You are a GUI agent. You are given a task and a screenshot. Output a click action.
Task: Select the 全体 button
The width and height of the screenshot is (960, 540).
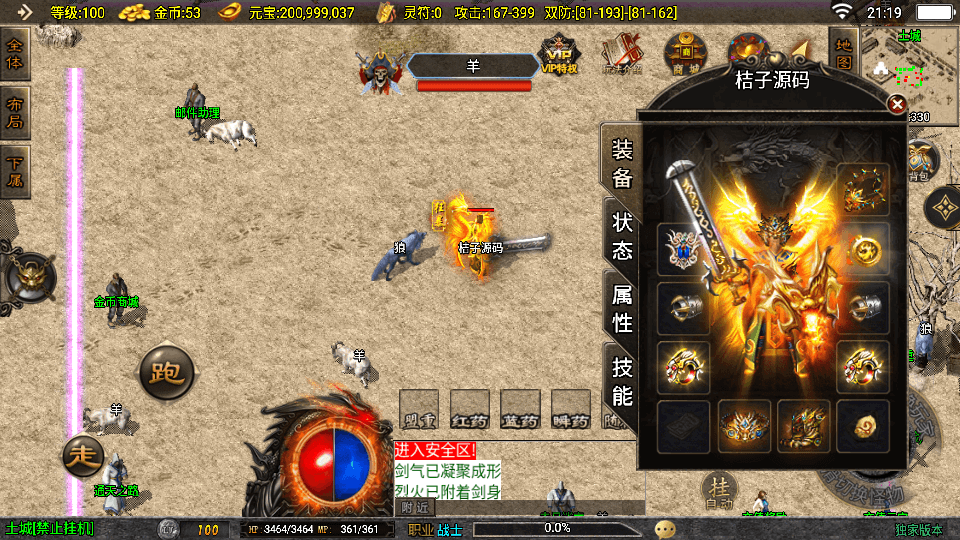pyautogui.click(x=16, y=53)
